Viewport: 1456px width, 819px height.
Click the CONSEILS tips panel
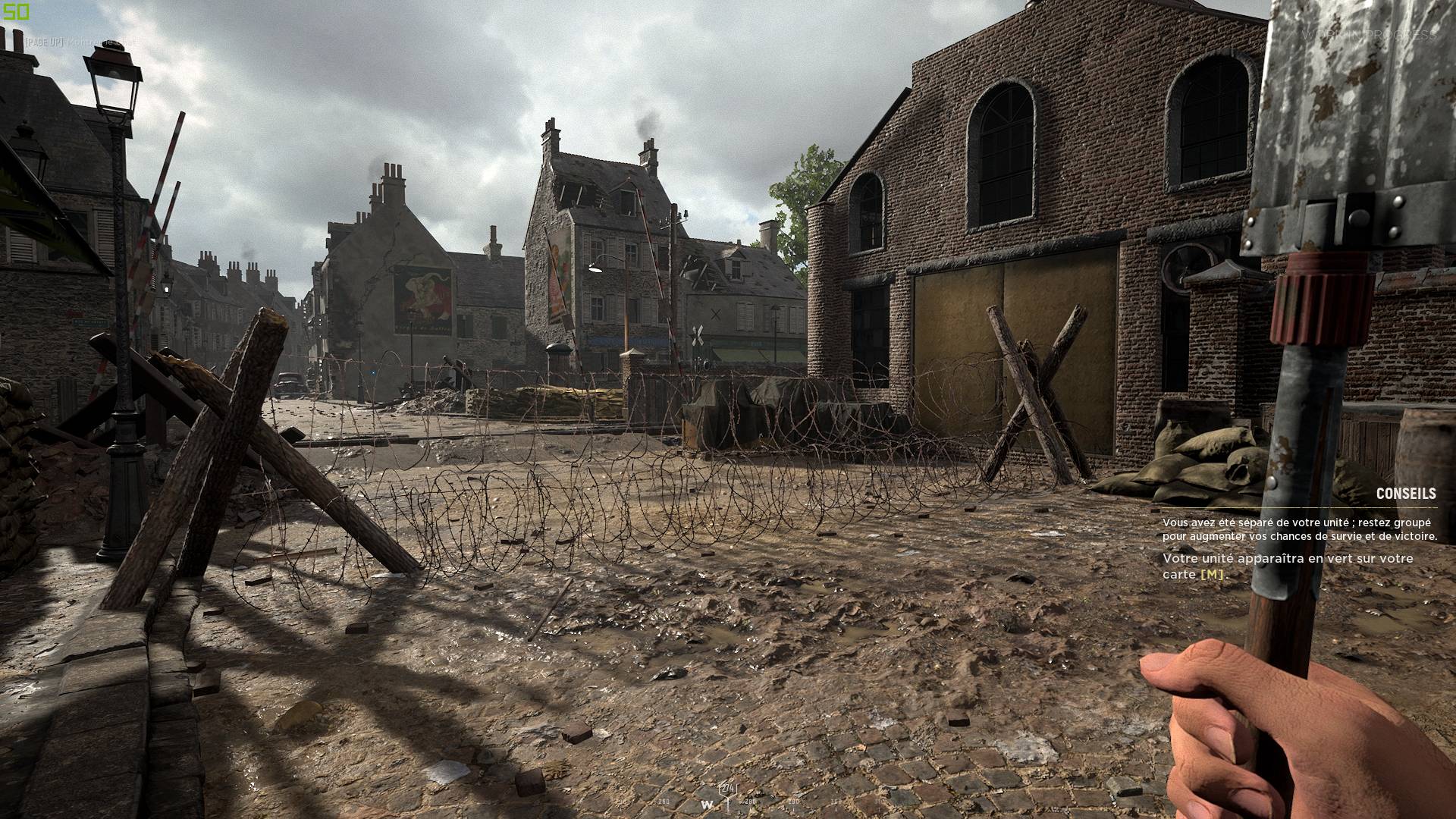(x=1298, y=535)
